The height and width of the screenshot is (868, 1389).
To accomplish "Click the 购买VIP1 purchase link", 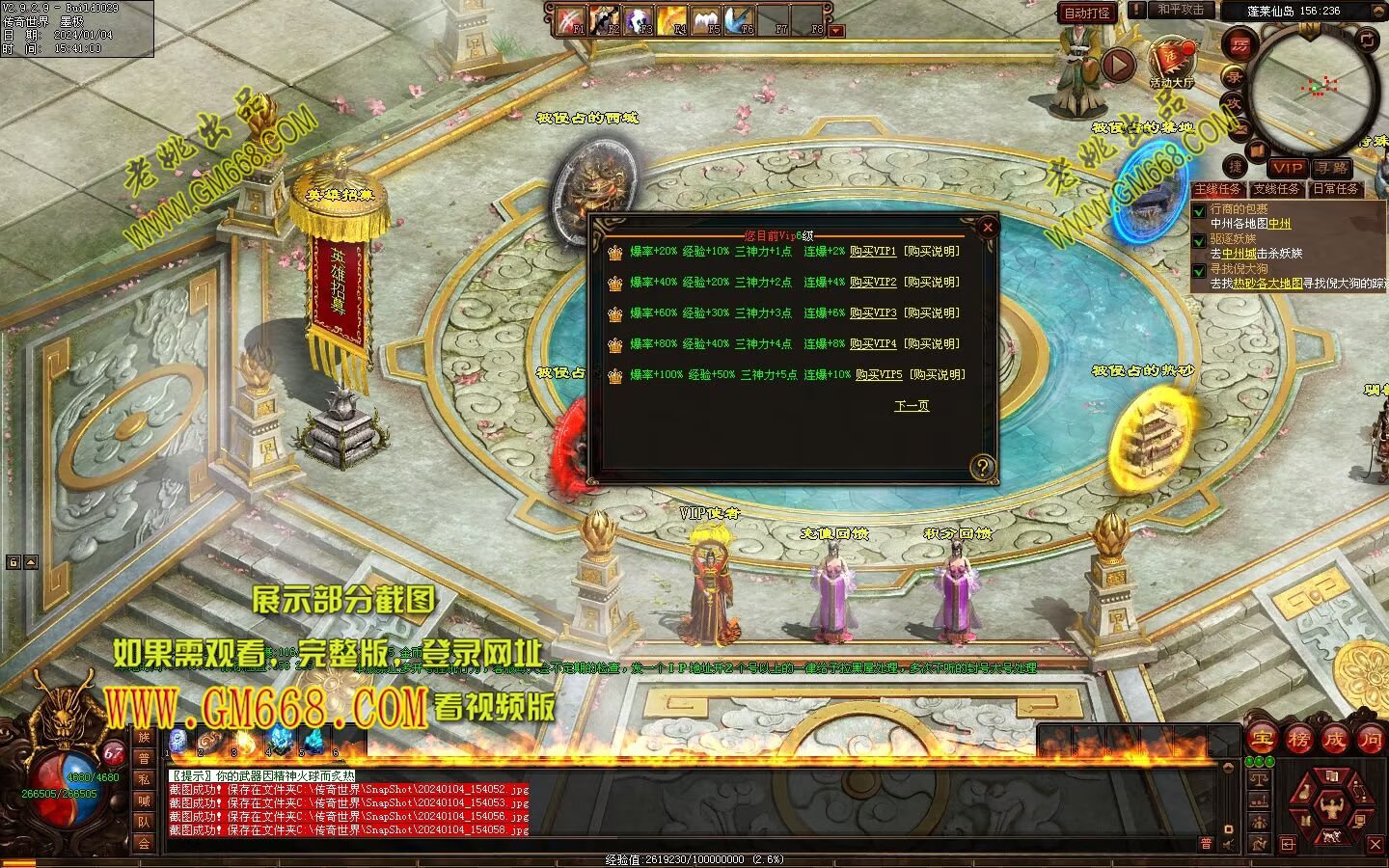I will click(x=872, y=252).
